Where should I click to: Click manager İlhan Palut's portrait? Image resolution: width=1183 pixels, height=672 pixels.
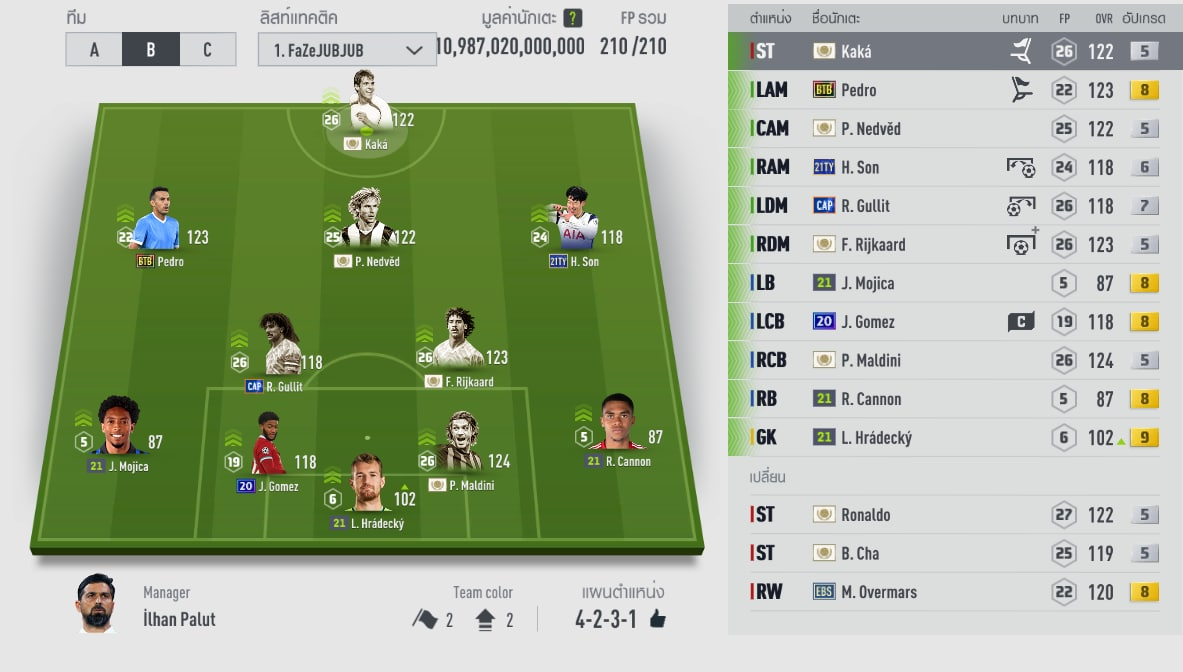pyautogui.click(x=97, y=603)
